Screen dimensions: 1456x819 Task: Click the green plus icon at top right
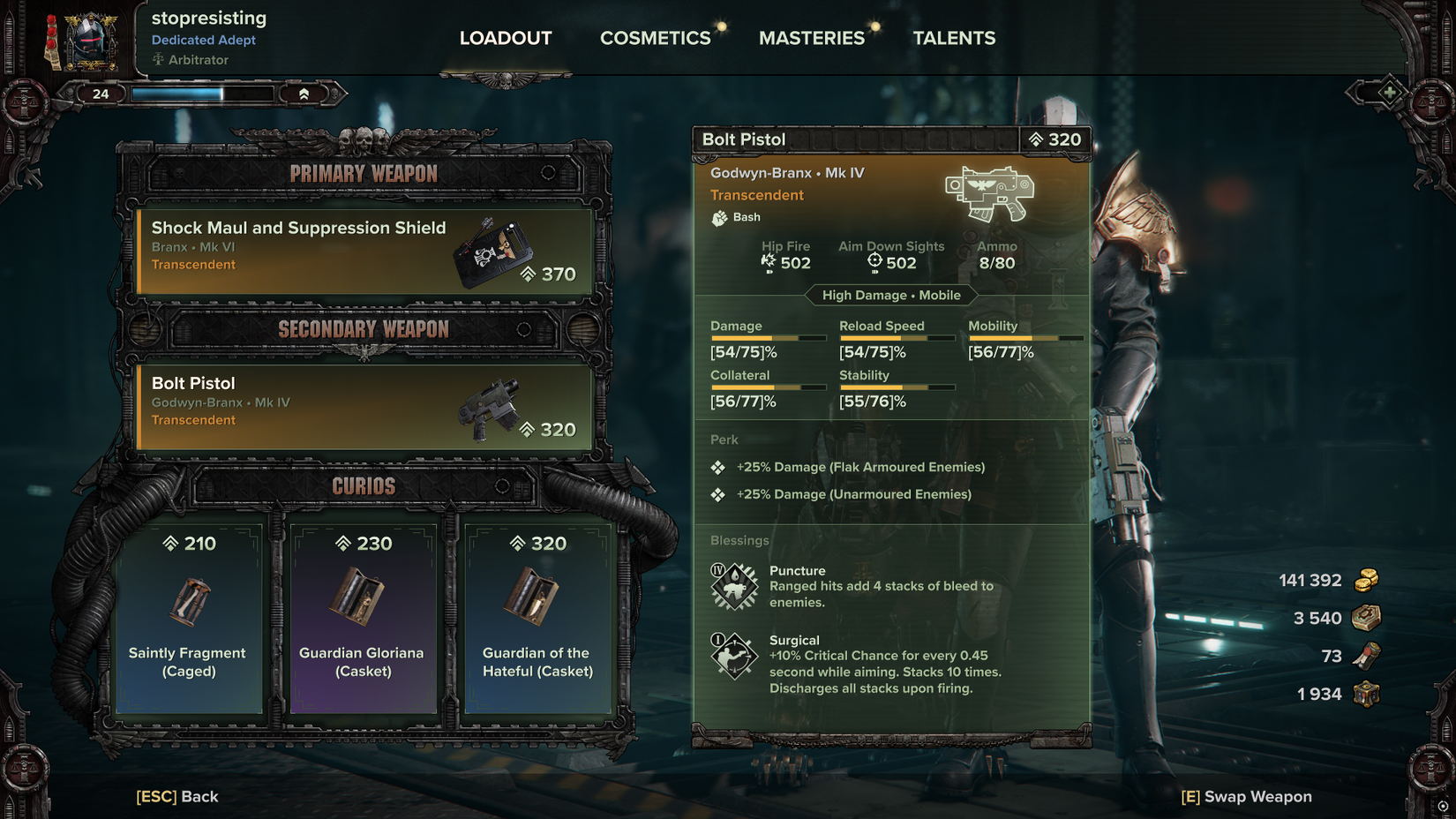point(1390,91)
